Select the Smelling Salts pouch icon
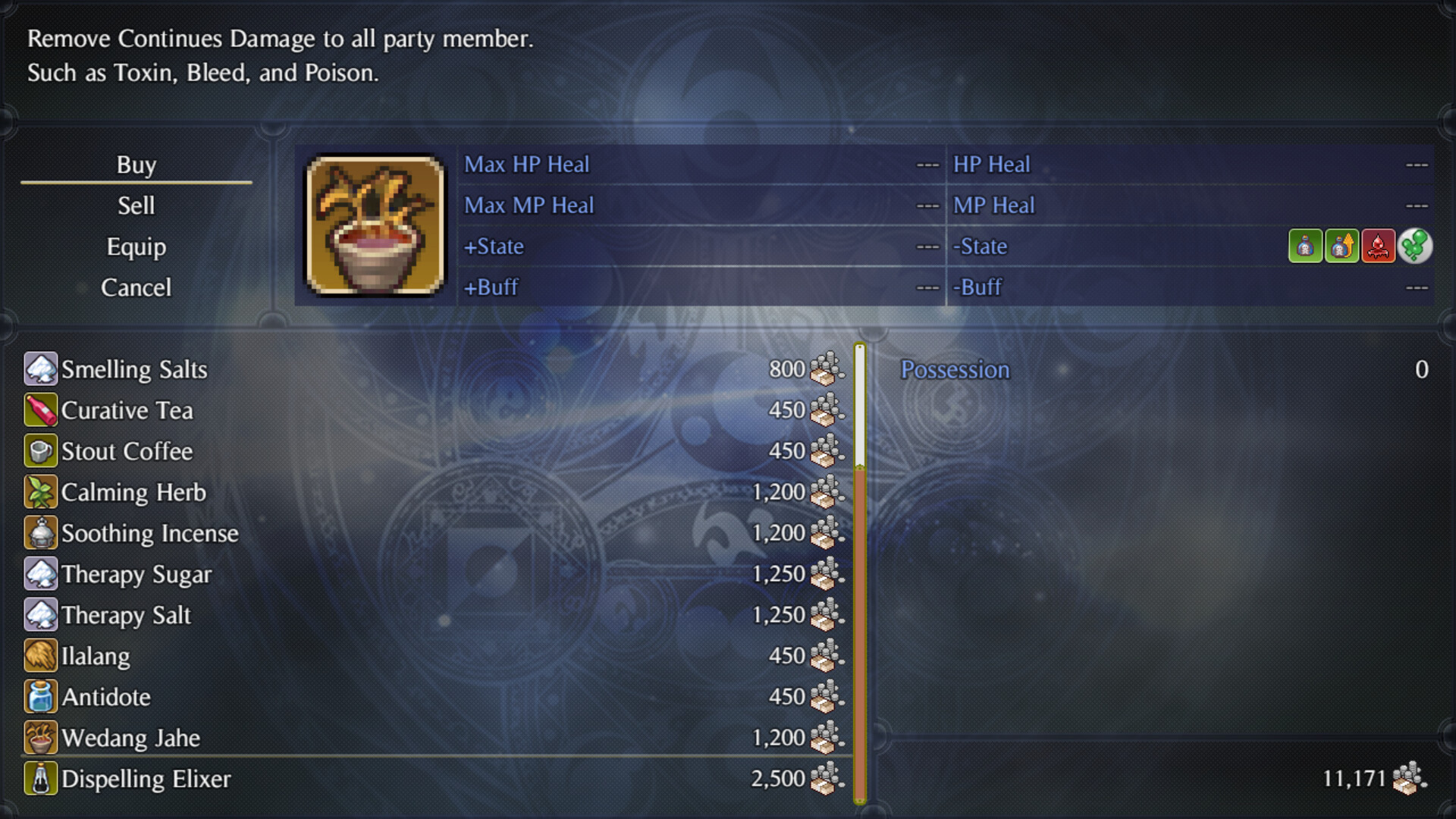The image size is (1456, 819). (x=40, y=369)
